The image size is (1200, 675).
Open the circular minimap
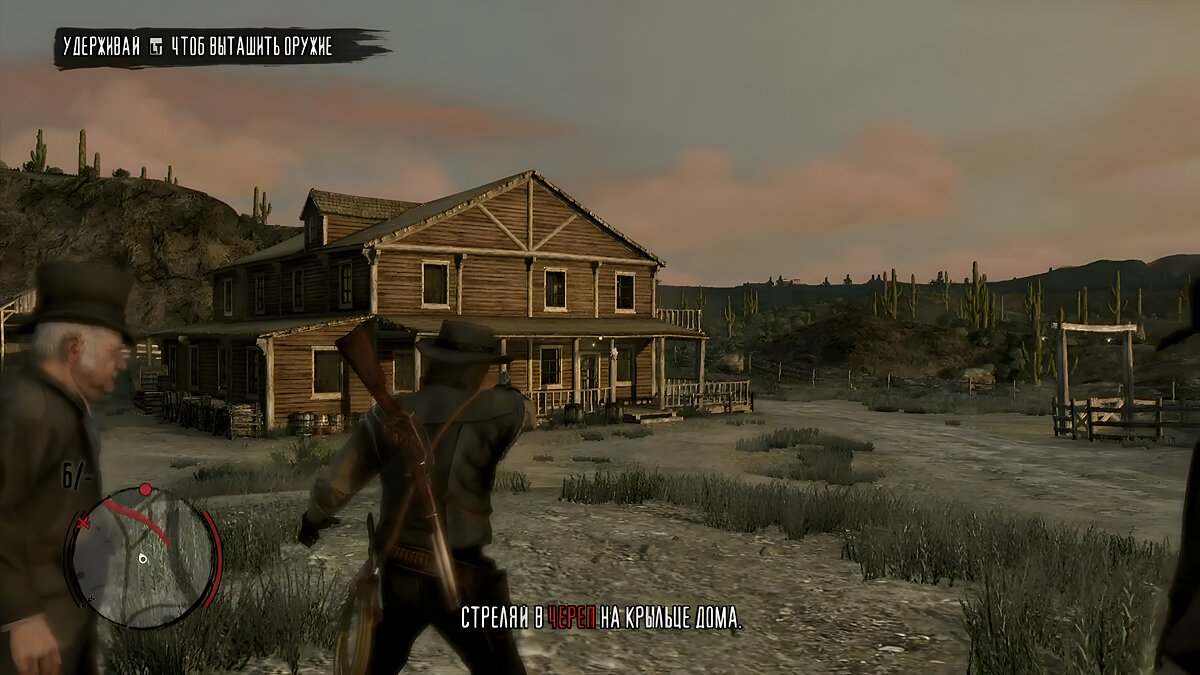click(x=144, y=556)
